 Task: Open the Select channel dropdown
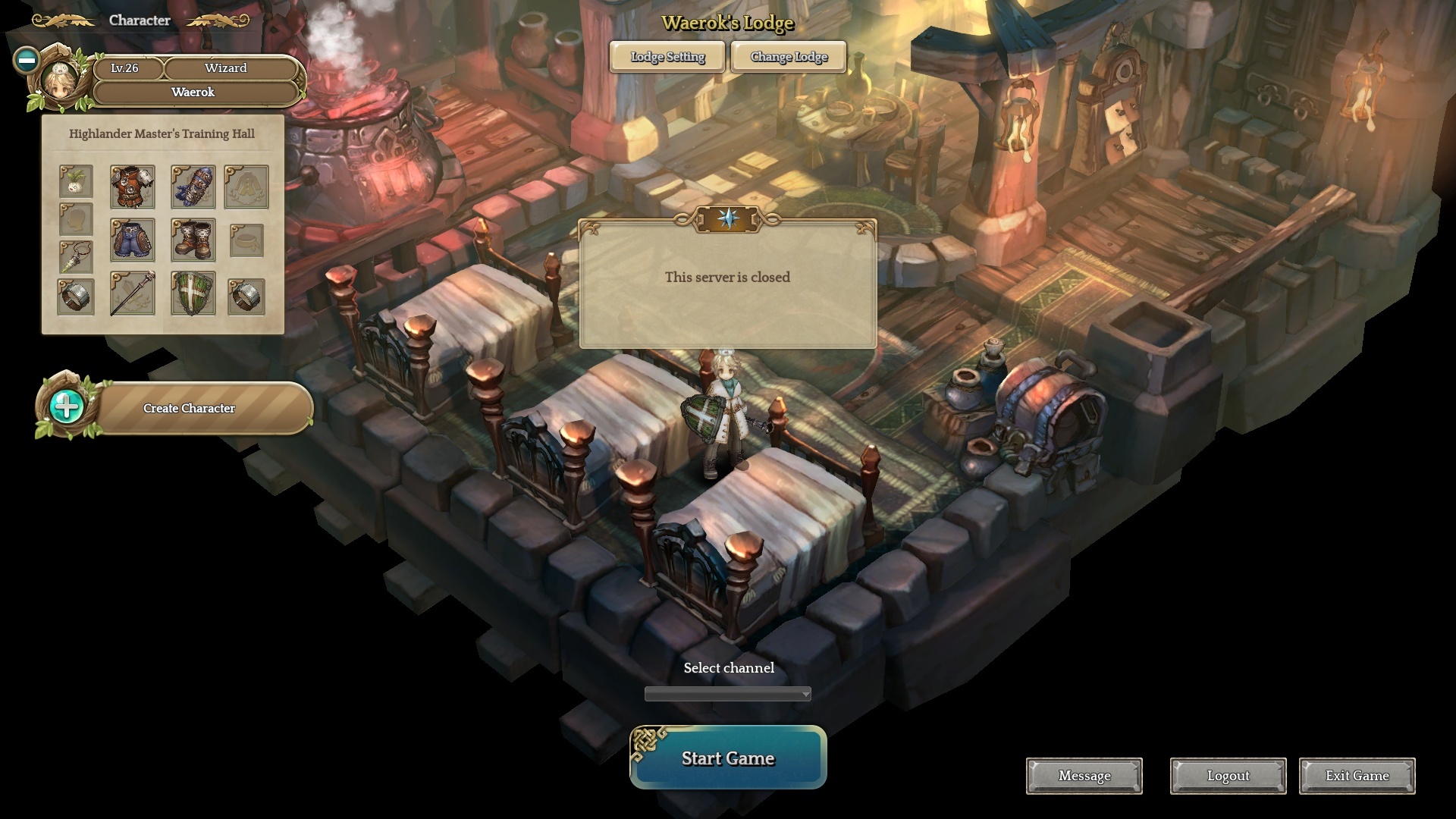tap(727, 694)
